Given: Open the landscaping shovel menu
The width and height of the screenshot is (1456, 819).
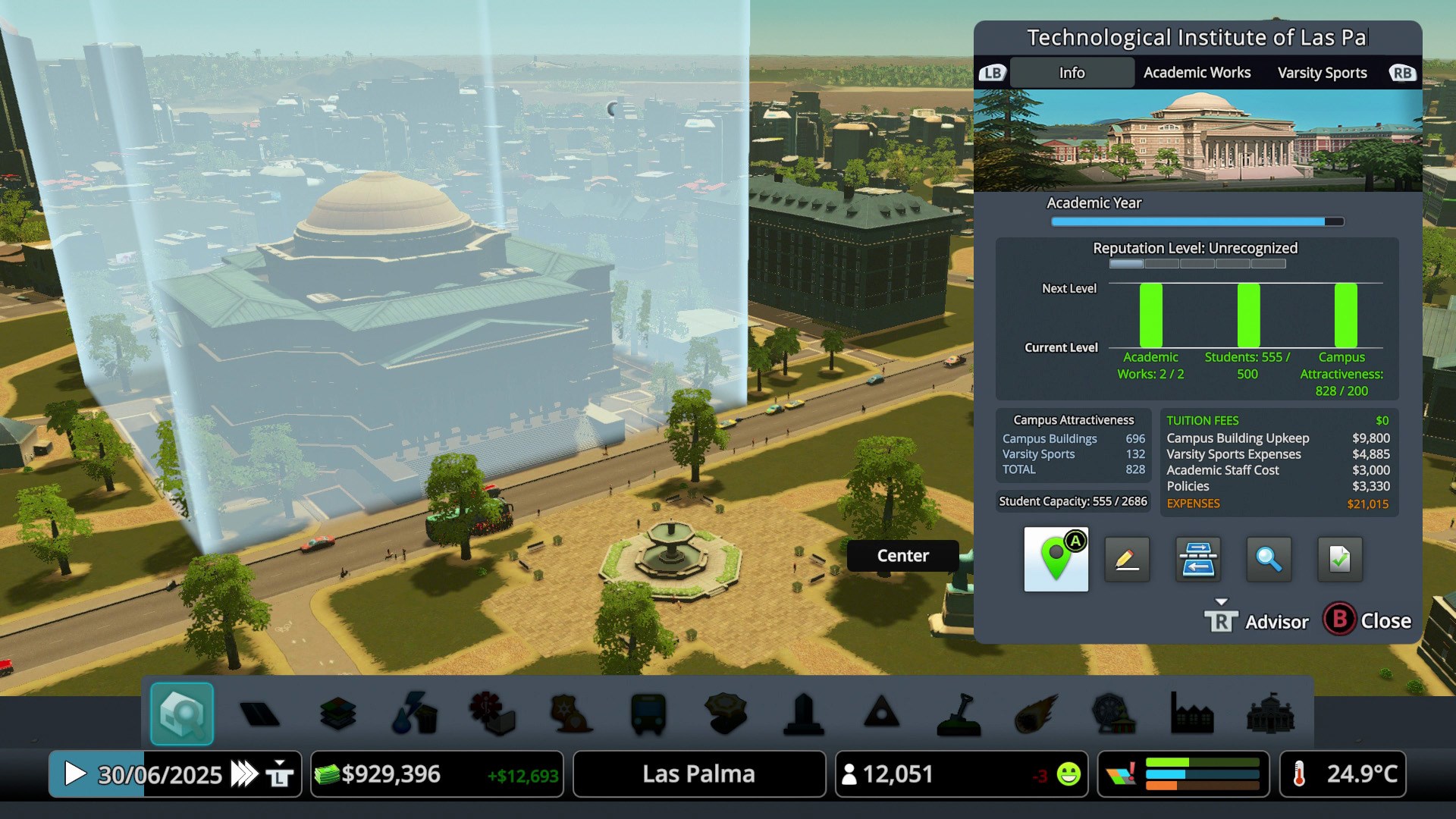Looking at the screenshot, I should tap(959, 714).
